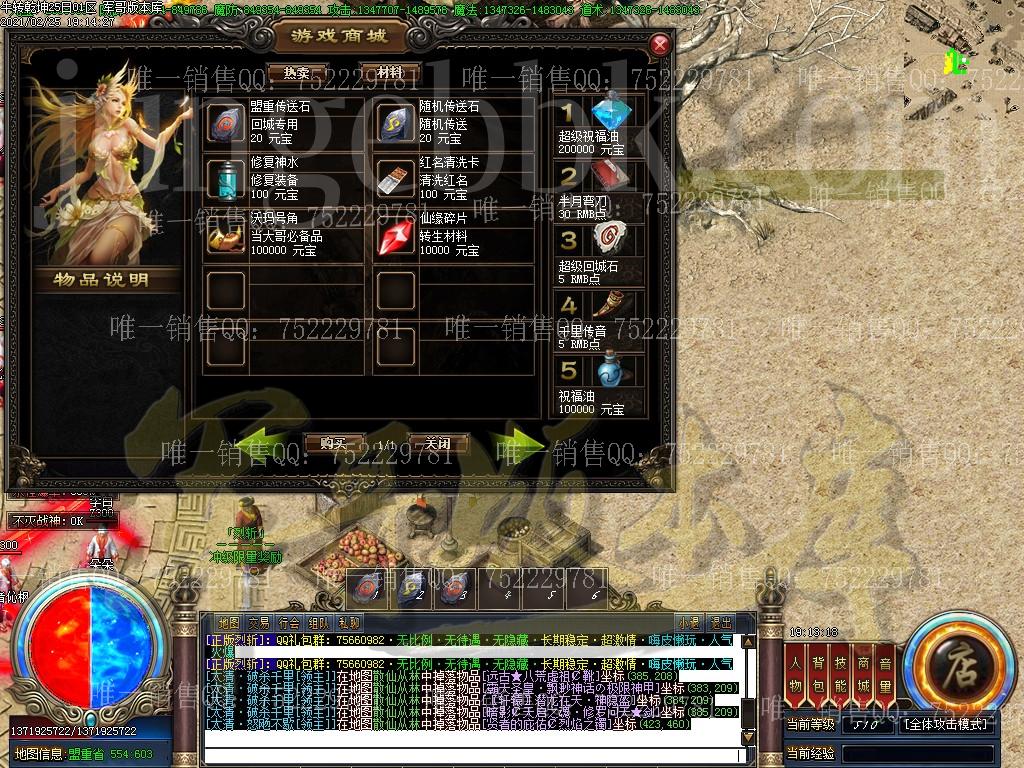
Task: Select the 随机传送石 item
Action: [x=396, y=124]
